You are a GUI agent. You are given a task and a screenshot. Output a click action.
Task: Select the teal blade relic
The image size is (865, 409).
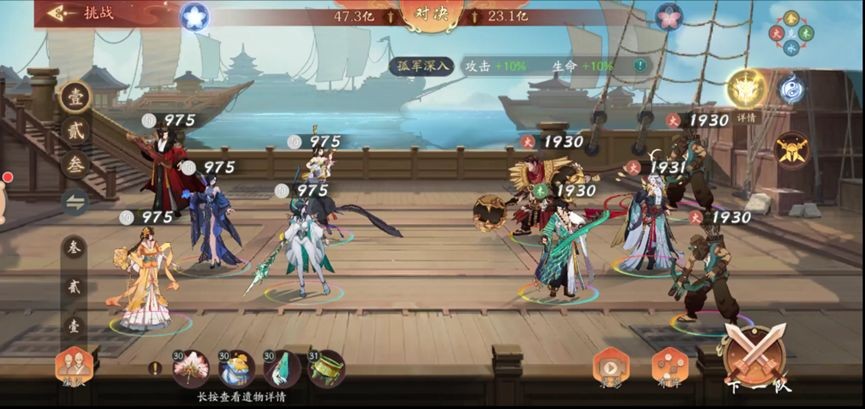[x=282, y=369]
